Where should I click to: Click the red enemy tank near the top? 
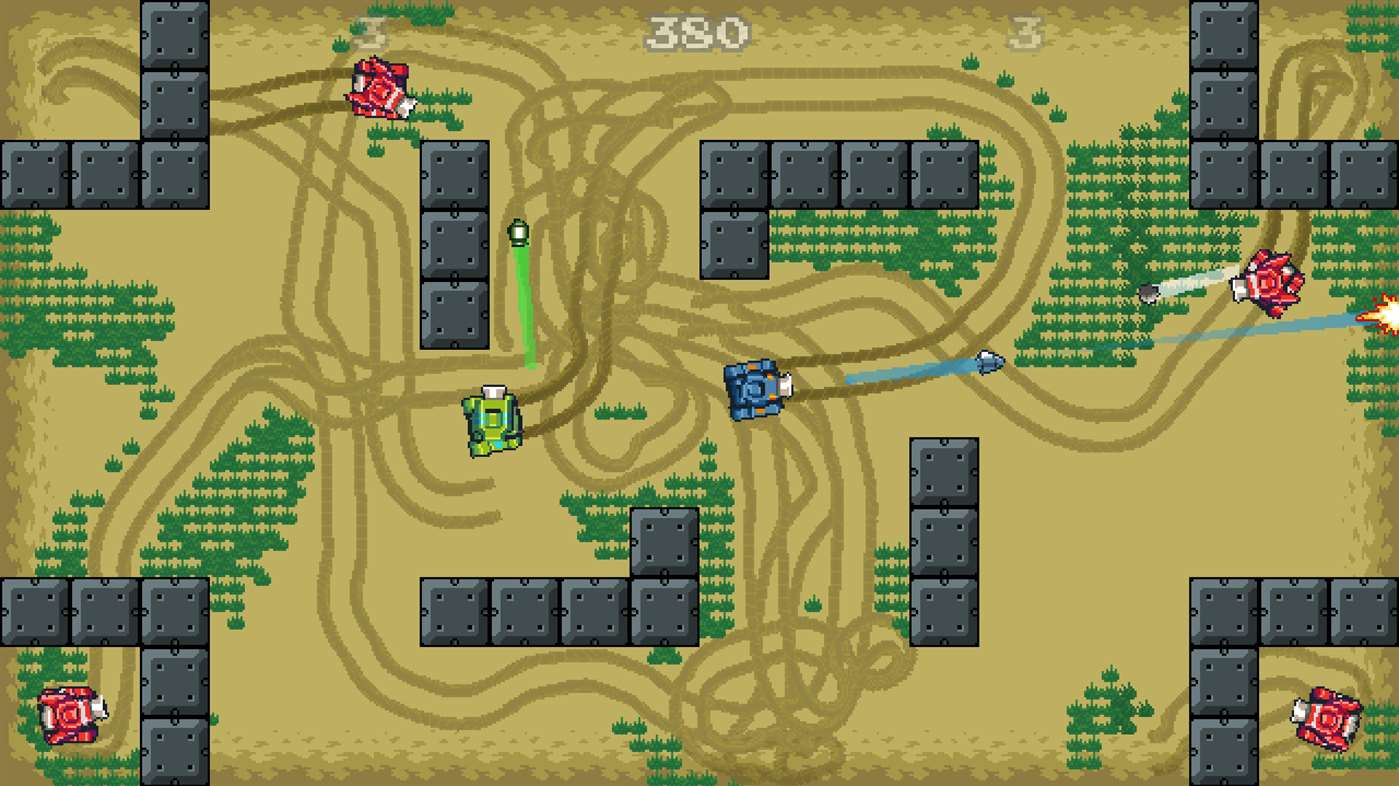click(x=381, y=90)
